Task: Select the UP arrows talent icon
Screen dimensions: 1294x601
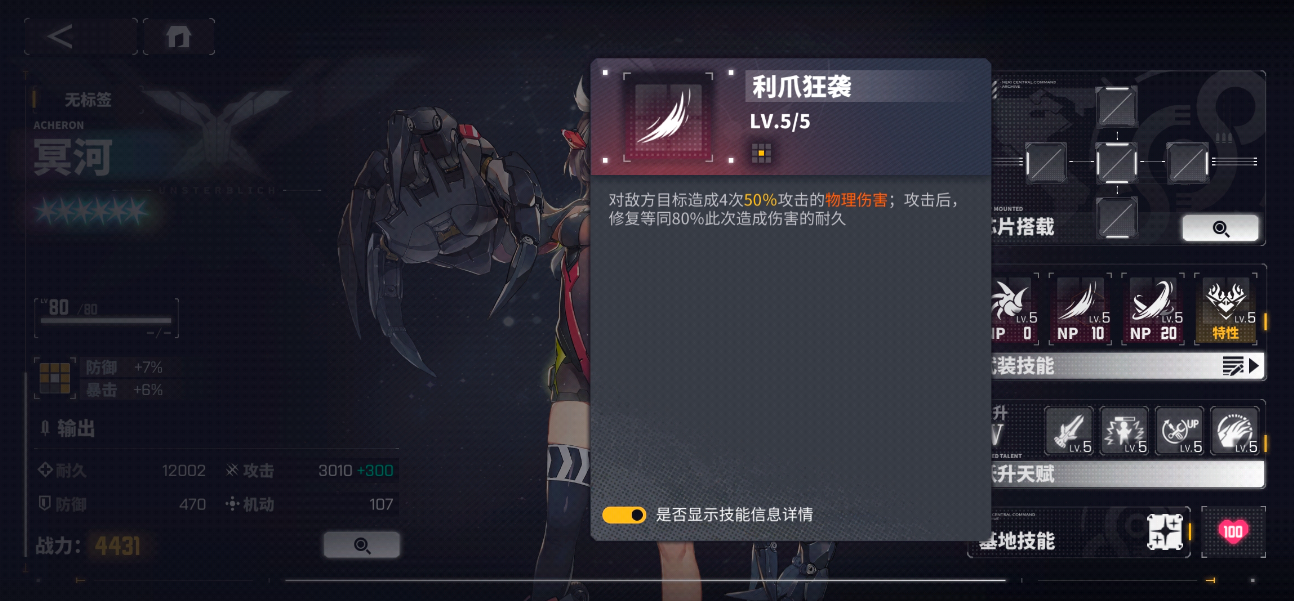Action: click(1179, 432)
